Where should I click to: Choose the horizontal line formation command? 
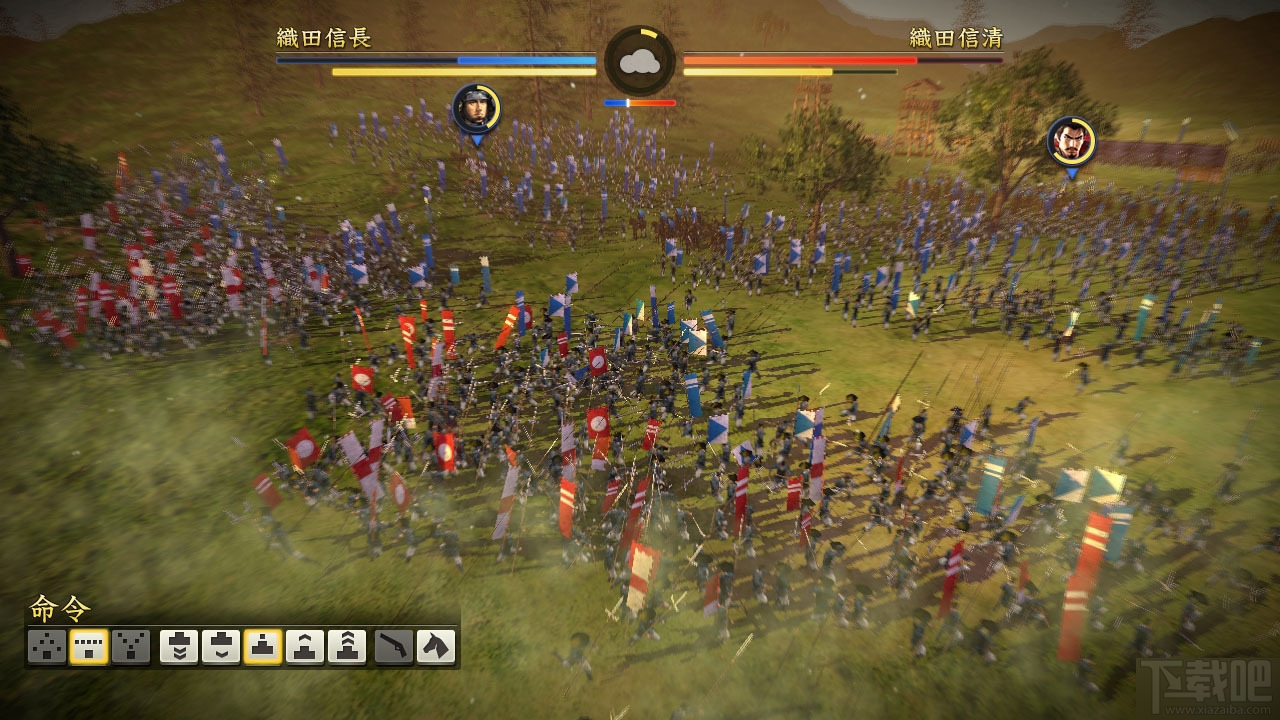coord(89,647)
